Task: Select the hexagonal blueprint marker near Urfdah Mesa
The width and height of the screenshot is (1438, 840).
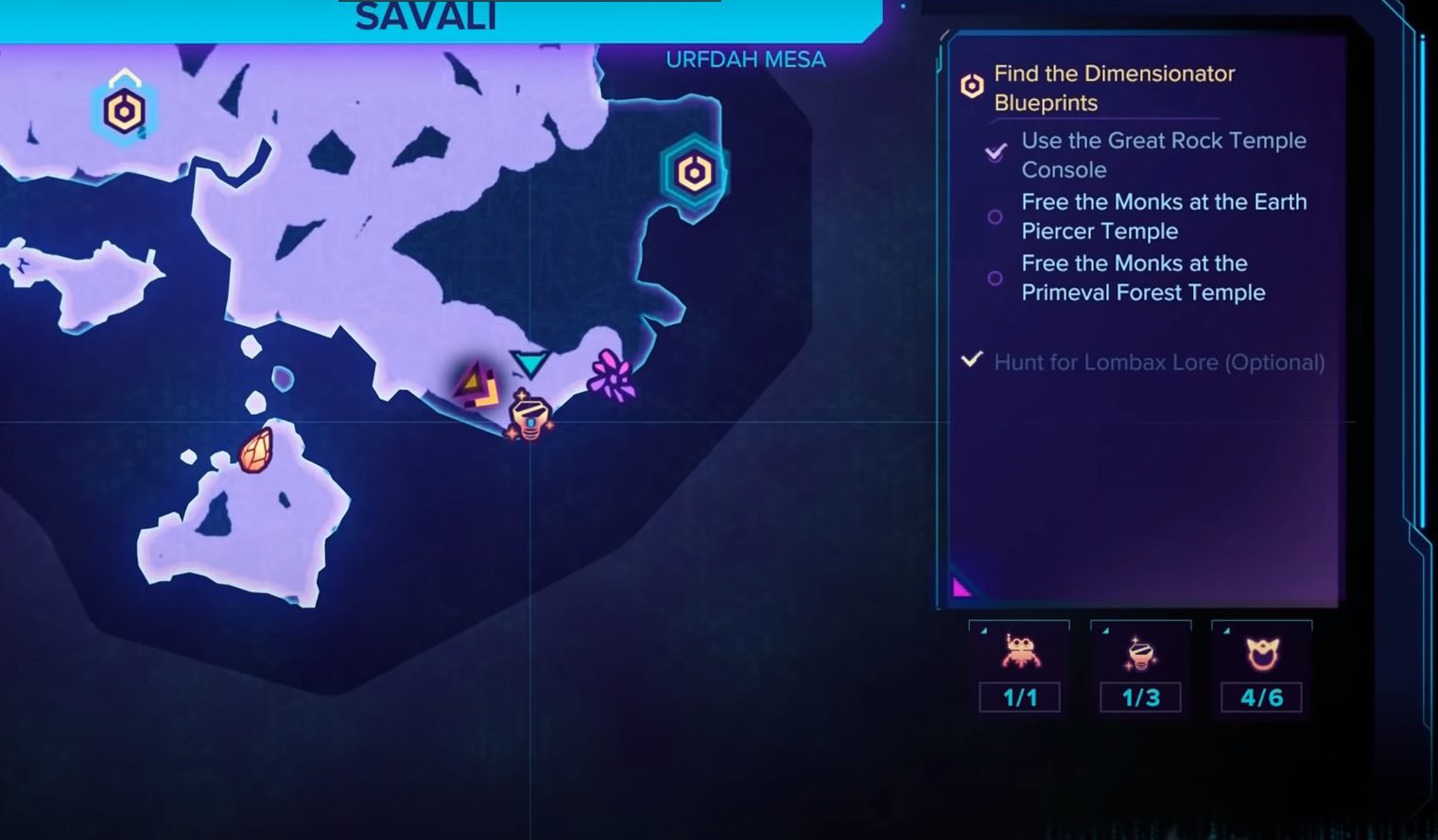Action: (694, 172)
